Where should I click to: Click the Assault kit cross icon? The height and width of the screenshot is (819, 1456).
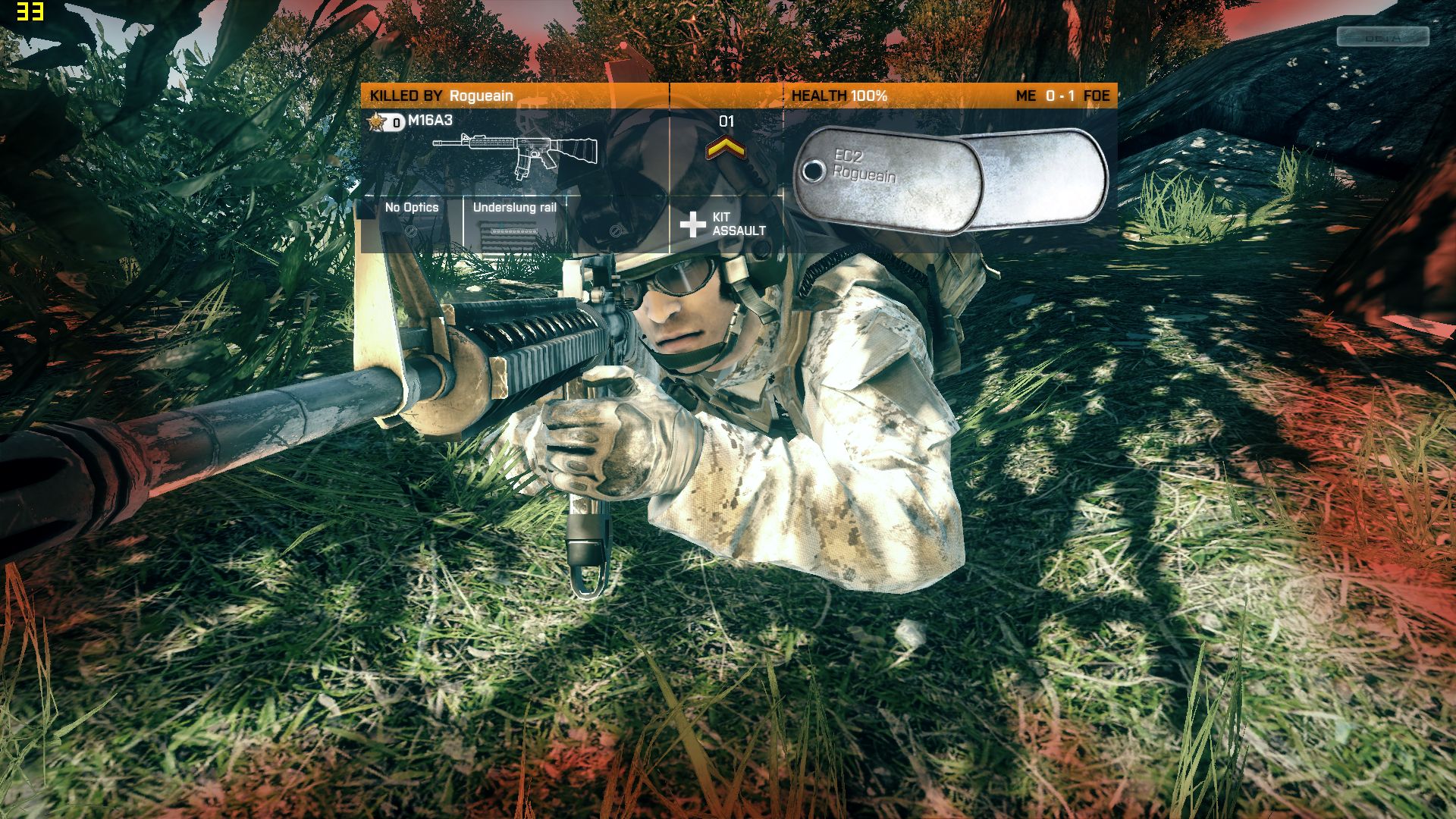pyautogui.click(x=692, y=224)
